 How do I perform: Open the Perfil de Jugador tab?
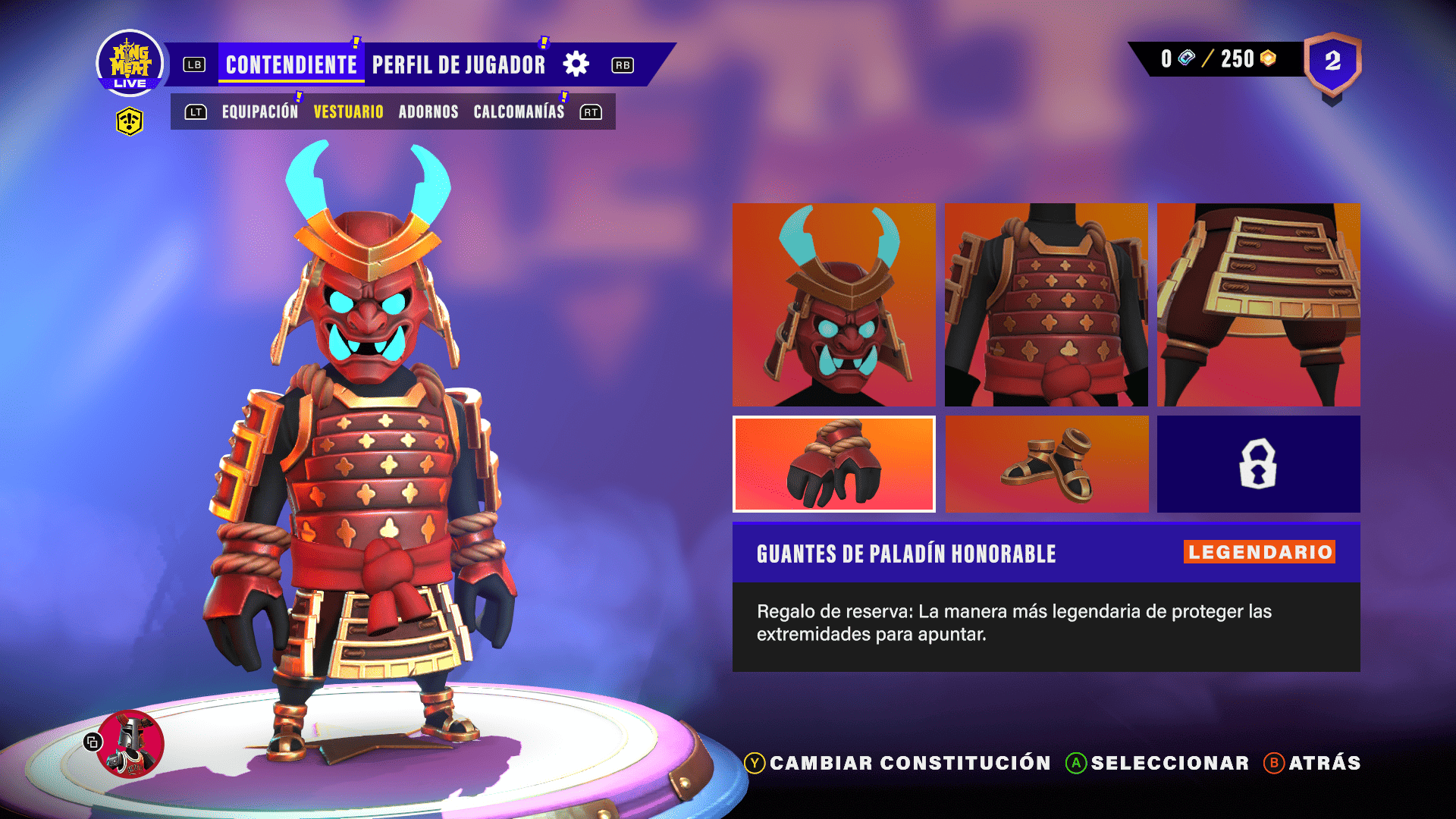tap(458, 65)
